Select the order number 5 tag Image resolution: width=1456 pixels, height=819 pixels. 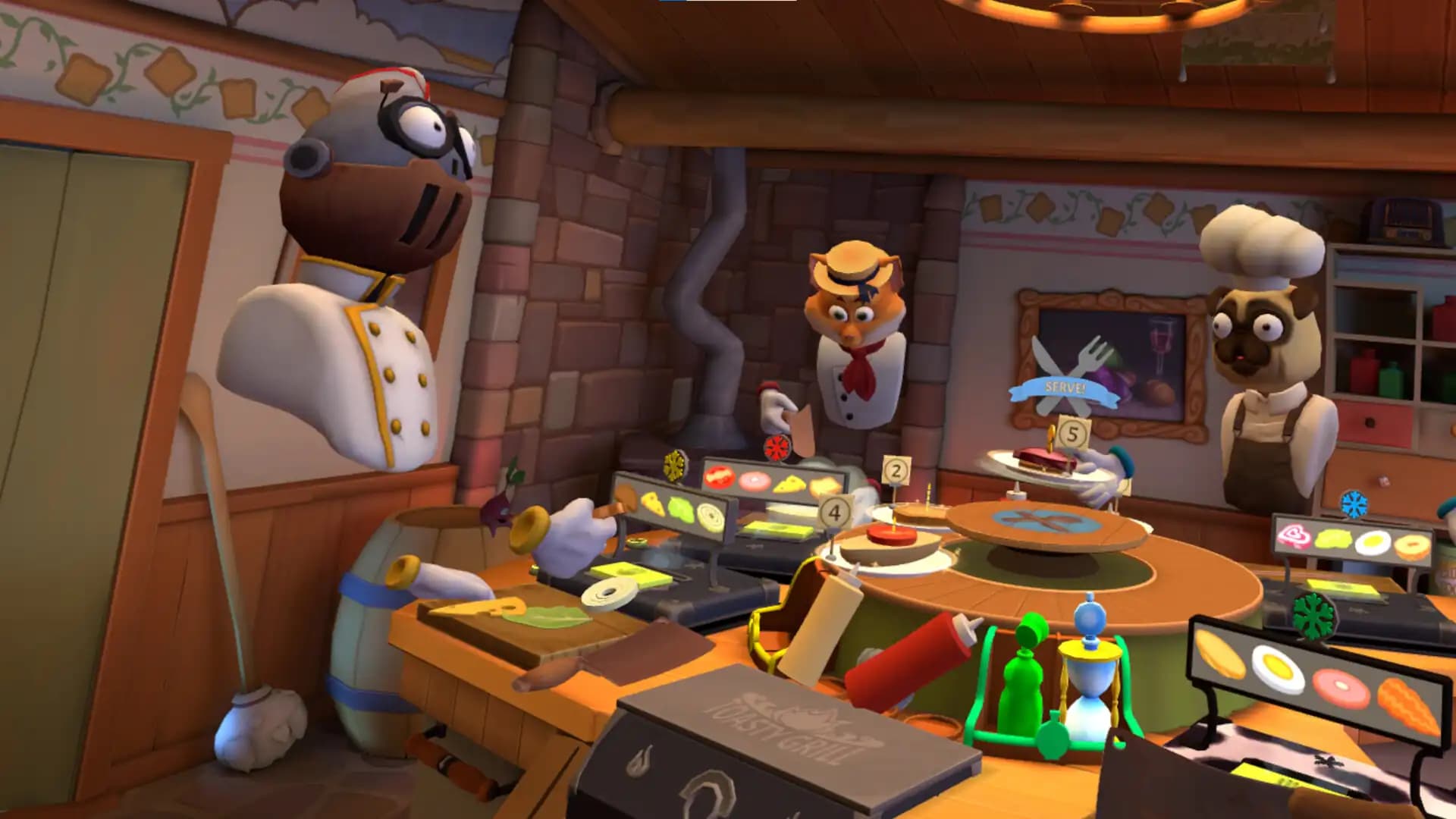1072,435
